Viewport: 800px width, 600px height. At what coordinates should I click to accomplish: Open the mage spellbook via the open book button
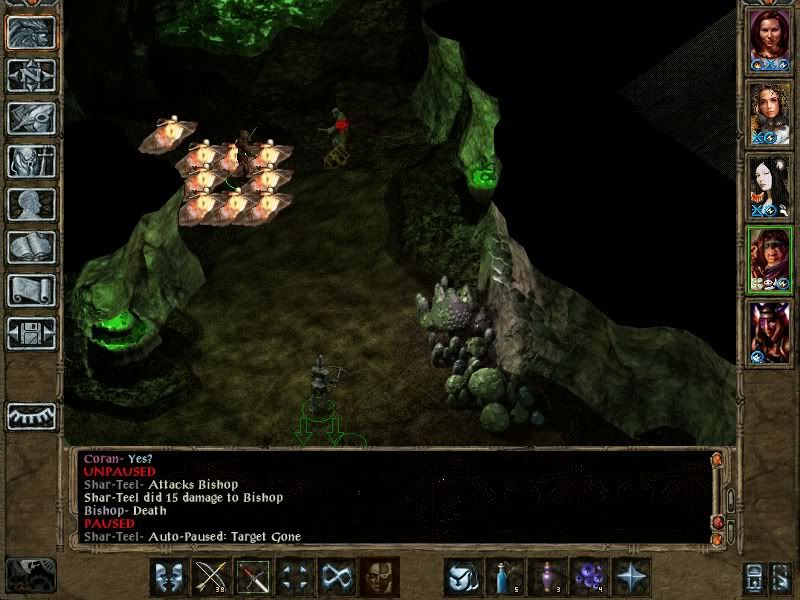[x=31, y=247]
